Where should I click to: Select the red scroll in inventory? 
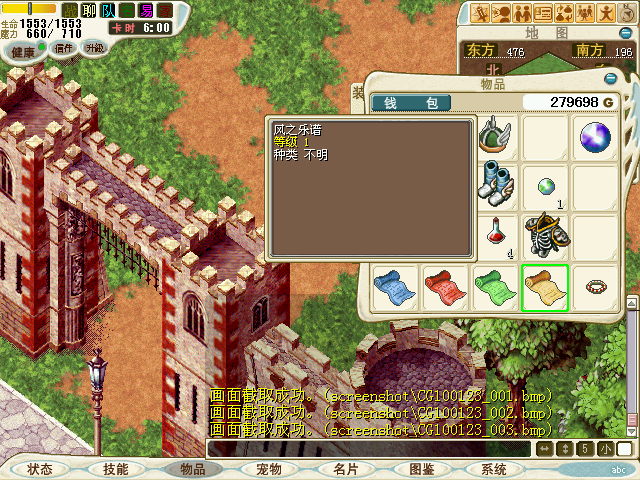tap(443, 287)
